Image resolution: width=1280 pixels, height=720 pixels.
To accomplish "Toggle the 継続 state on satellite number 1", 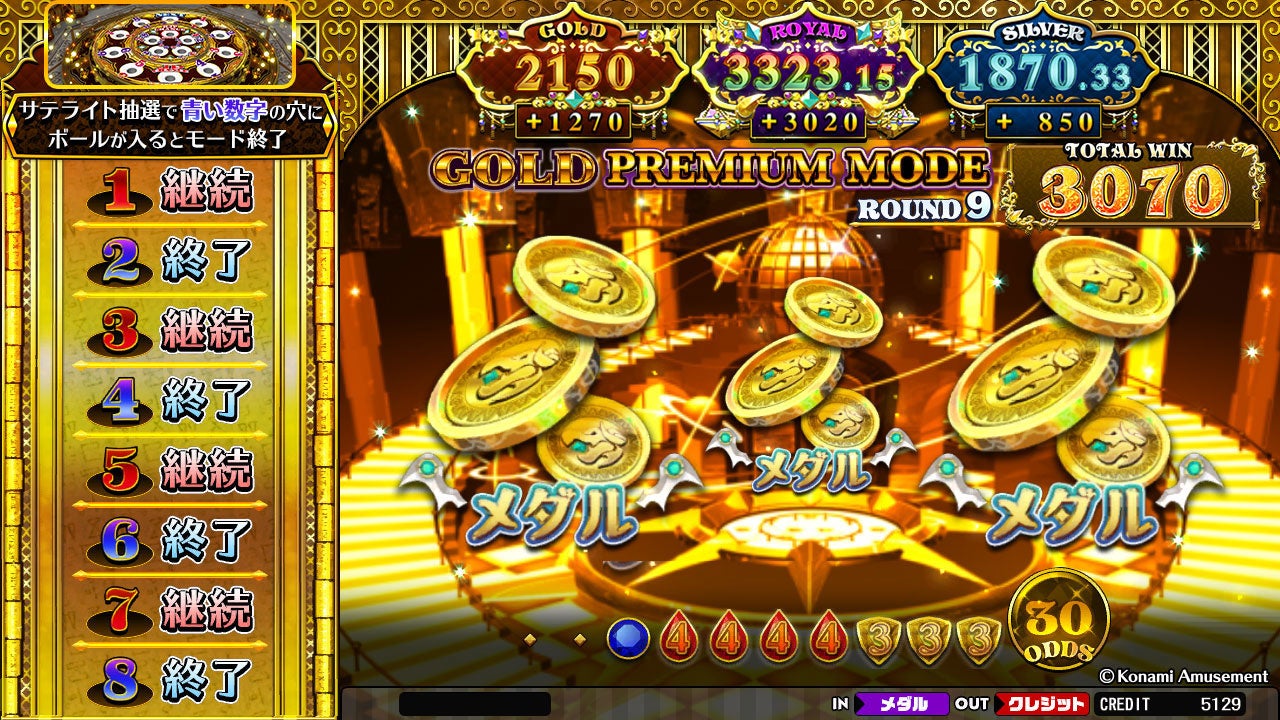I will click(x=210, y=189).
